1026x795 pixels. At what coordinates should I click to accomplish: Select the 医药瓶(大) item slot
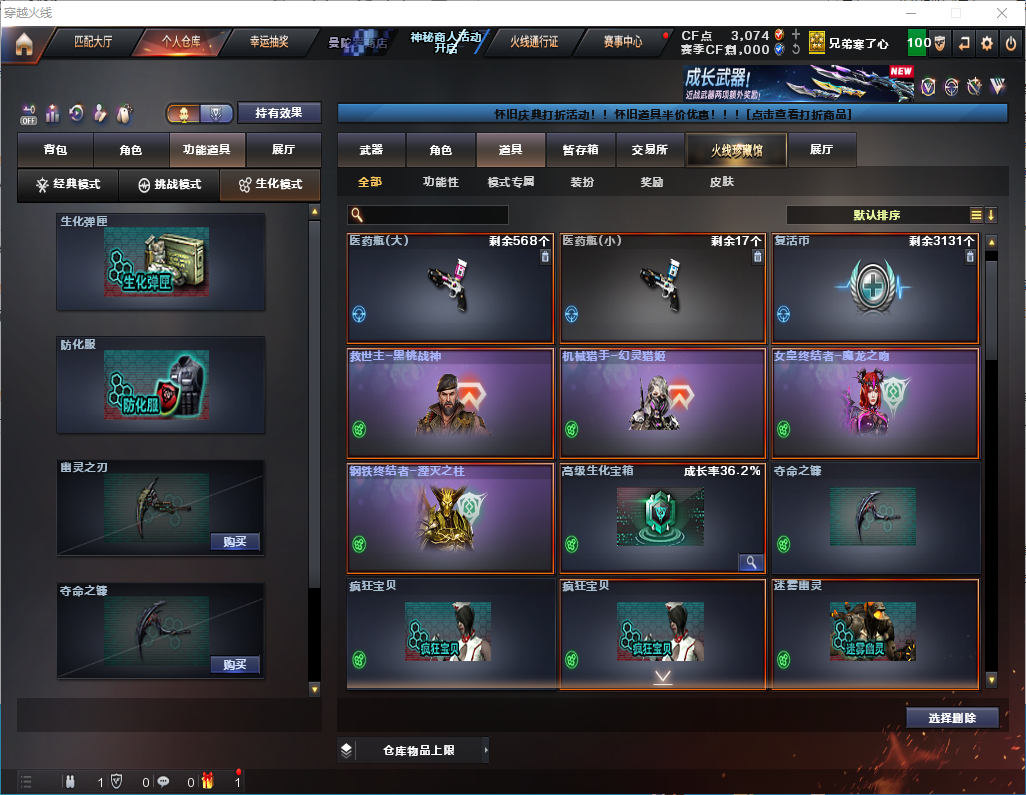point(450,289)
